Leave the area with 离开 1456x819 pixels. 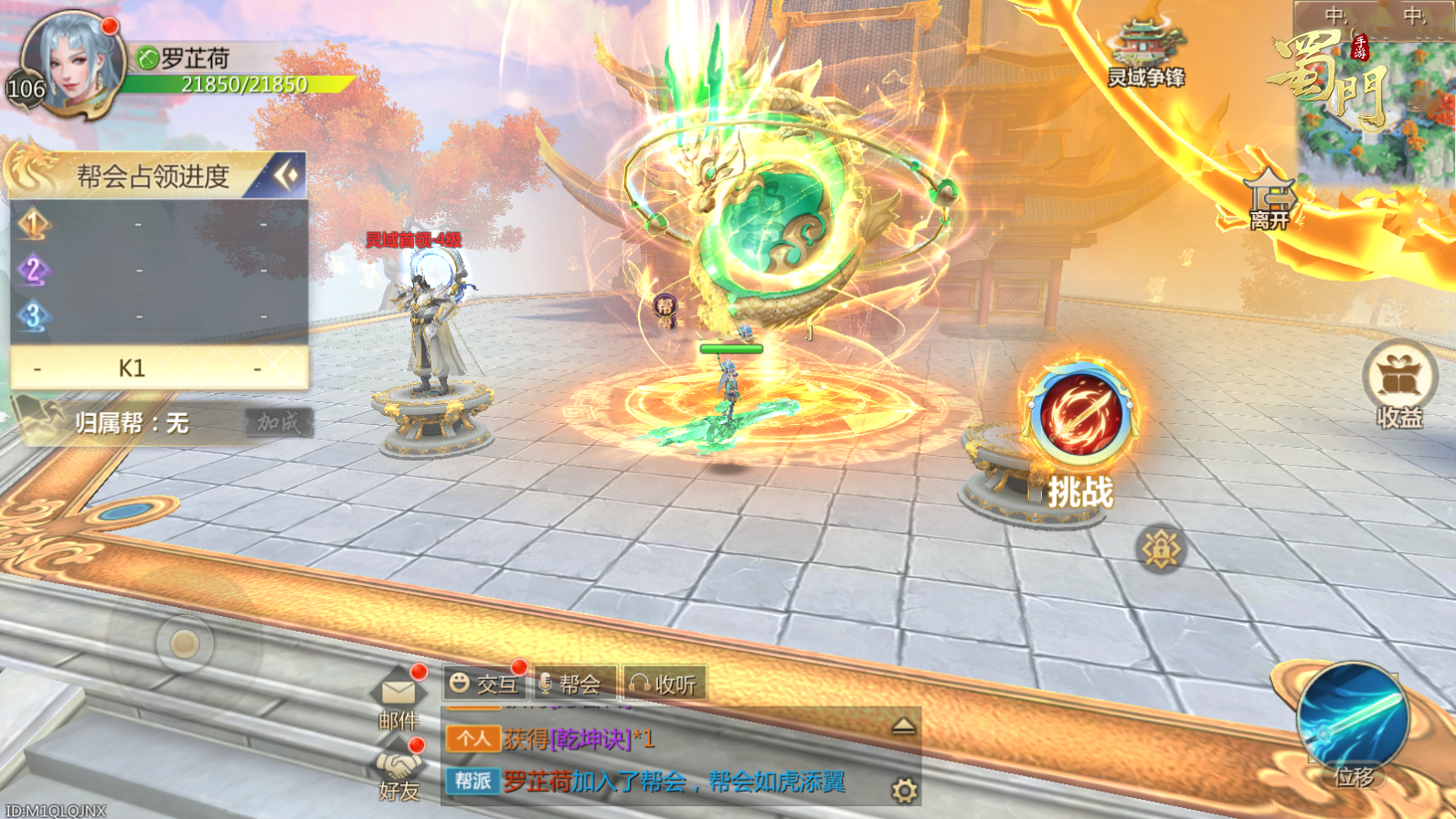click(x=1270, y=201)
